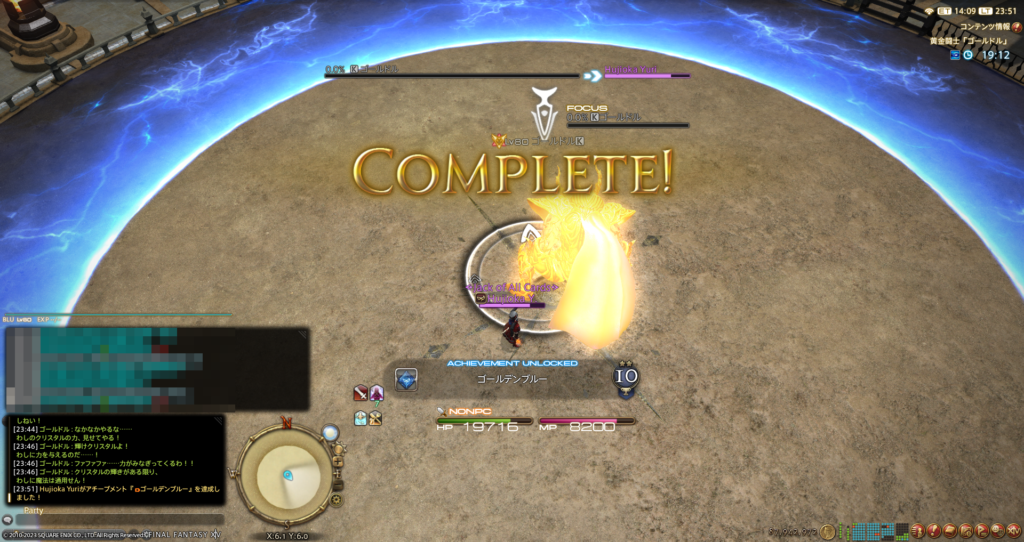Open the Social smiley menu icon
Screen dimensions: 1024x542
click(997, 530)
